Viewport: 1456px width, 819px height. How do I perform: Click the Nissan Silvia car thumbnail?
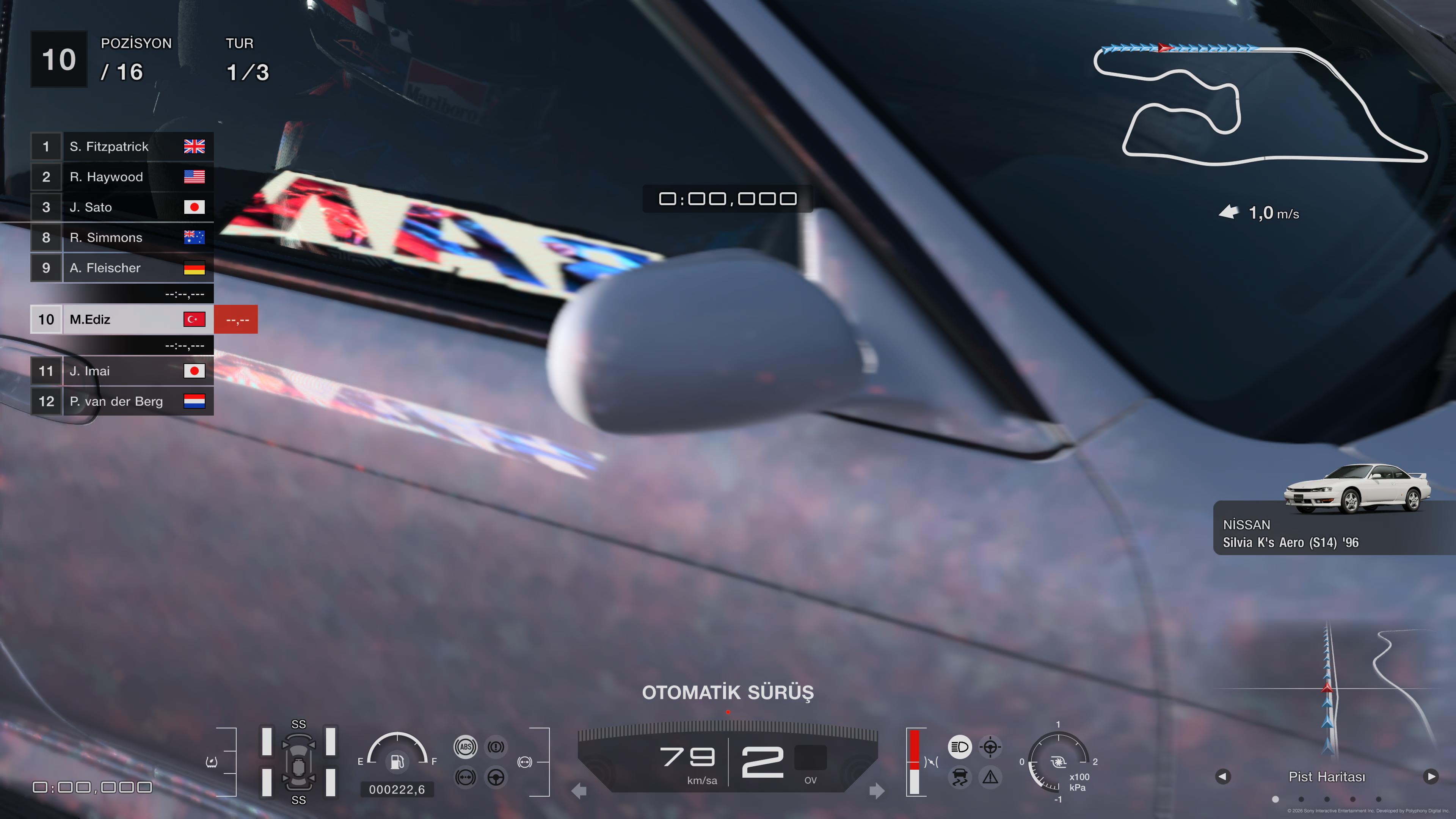[x=1357, y=489]
